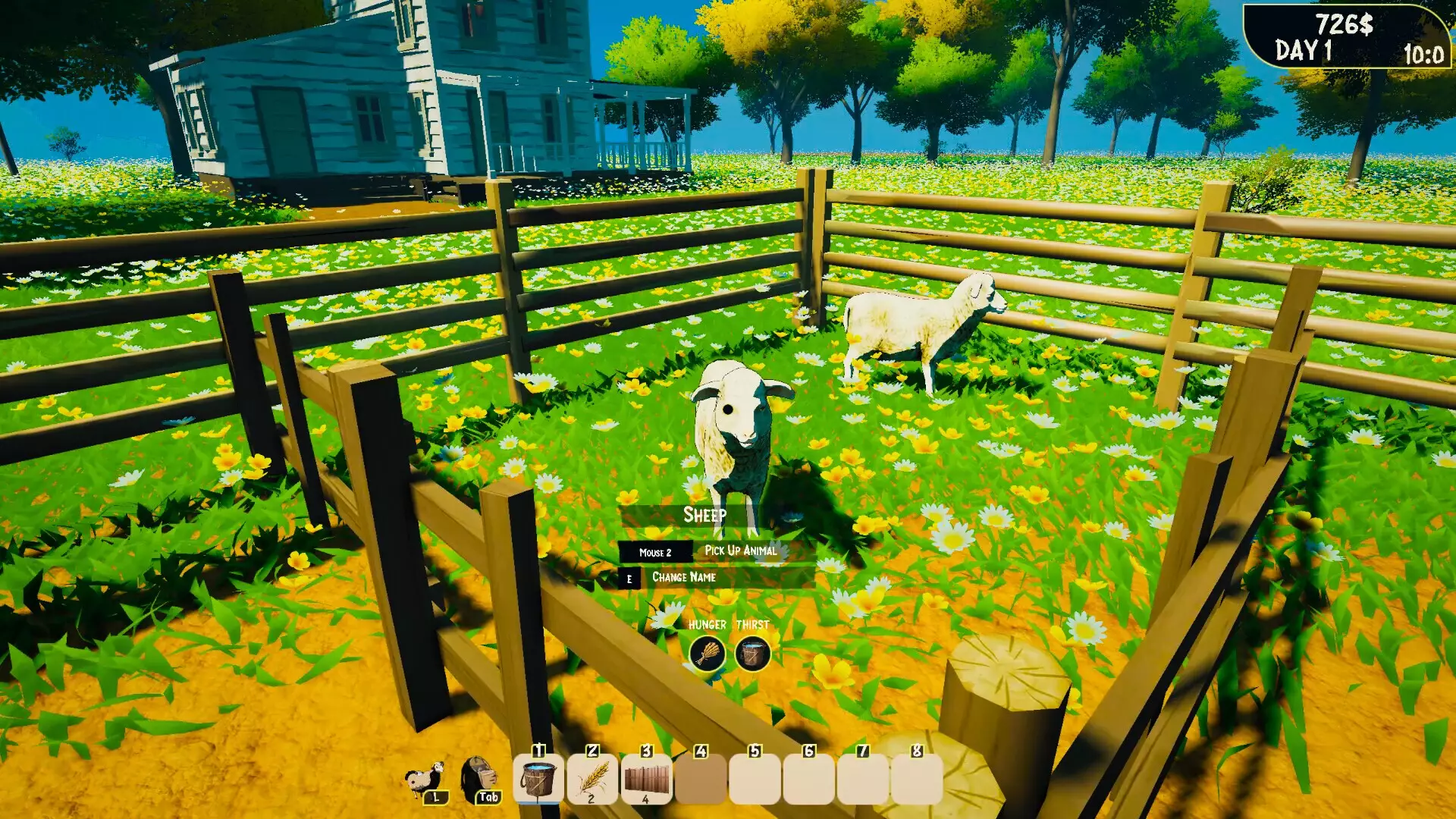Click the Pick Up Animal prompt
1456x819 pixels.
[740, 552]
